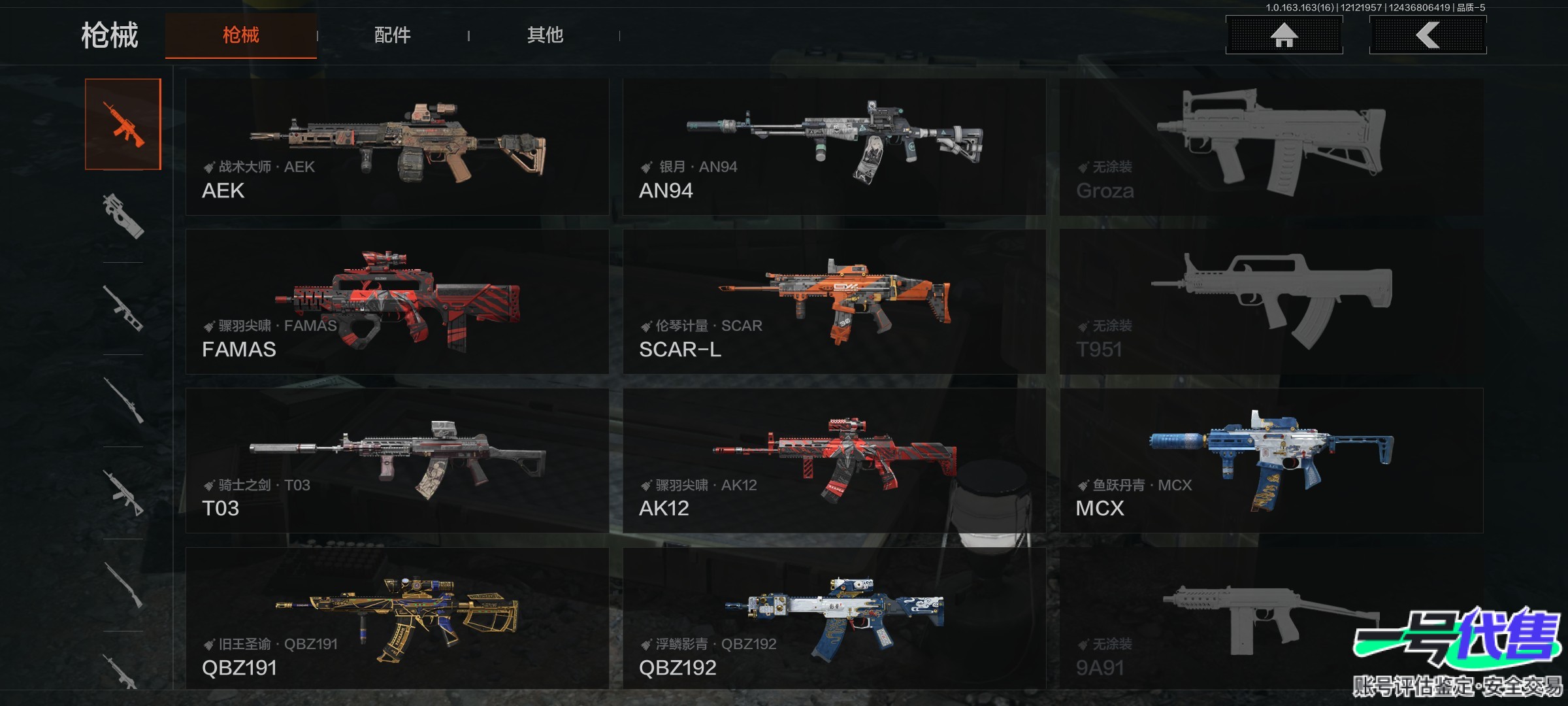Pick the SCAR-L rifle tile
This screenshot has height=706, width=1568.
pos(834,301)
